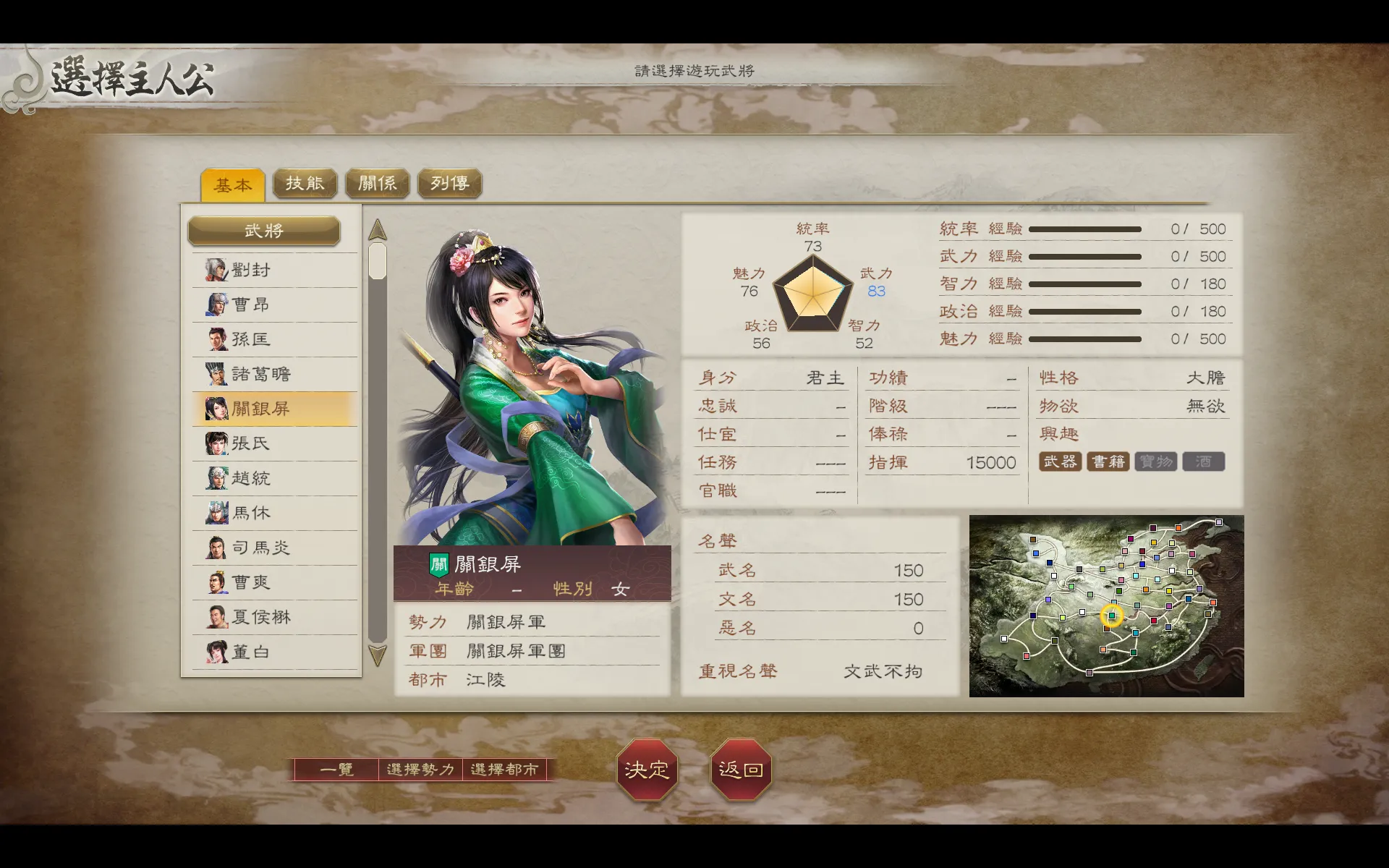Switch to the 技能 skills tab

[x=305, y=183]
